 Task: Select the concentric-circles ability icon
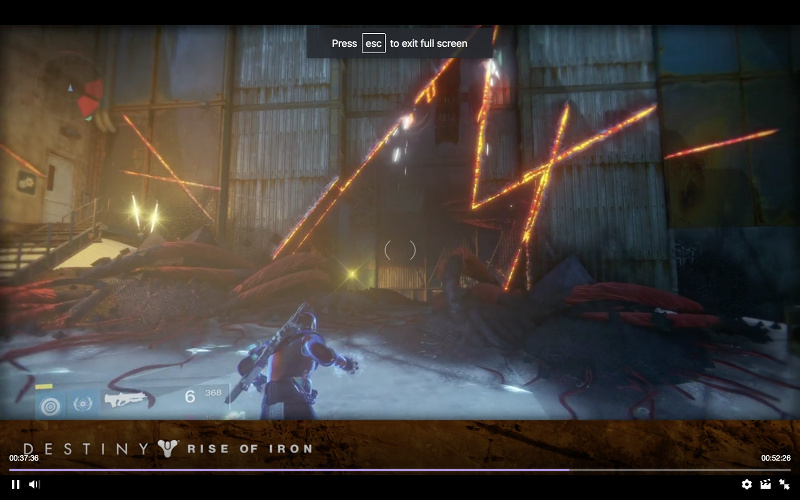(48, 404)
